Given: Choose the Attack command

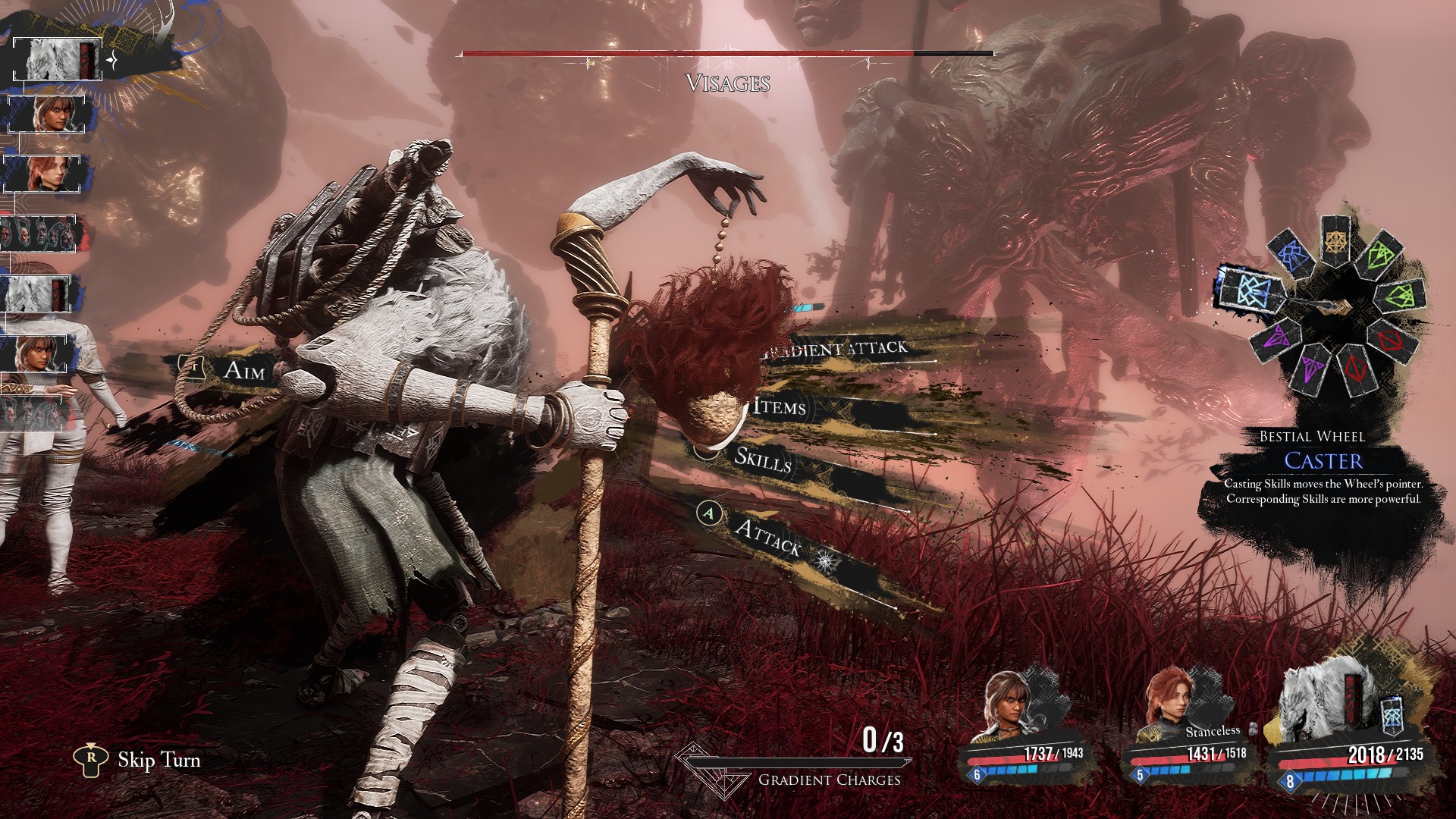Looking at the screenshot, I should 768,538.
